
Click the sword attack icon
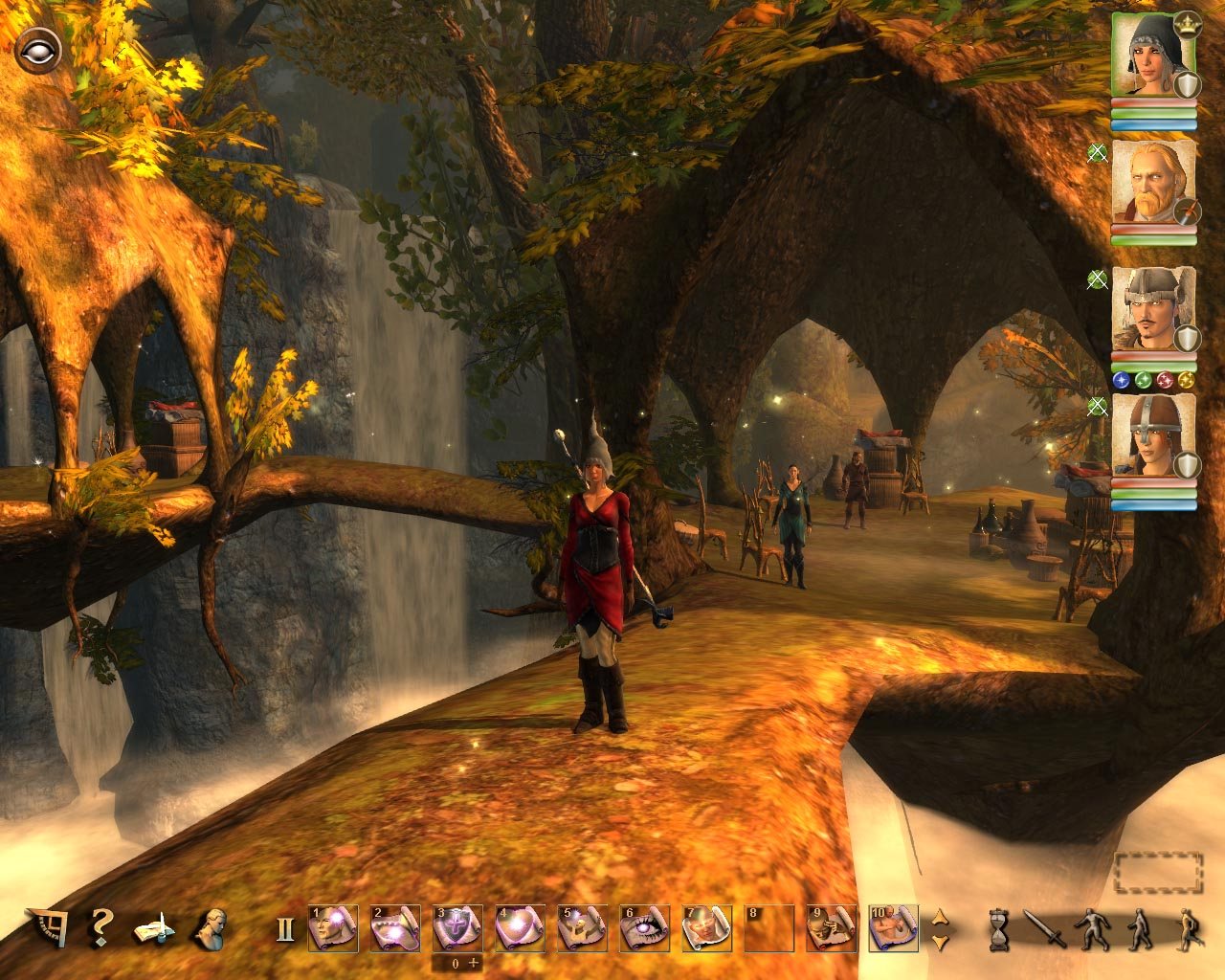tap(1043, 929)
